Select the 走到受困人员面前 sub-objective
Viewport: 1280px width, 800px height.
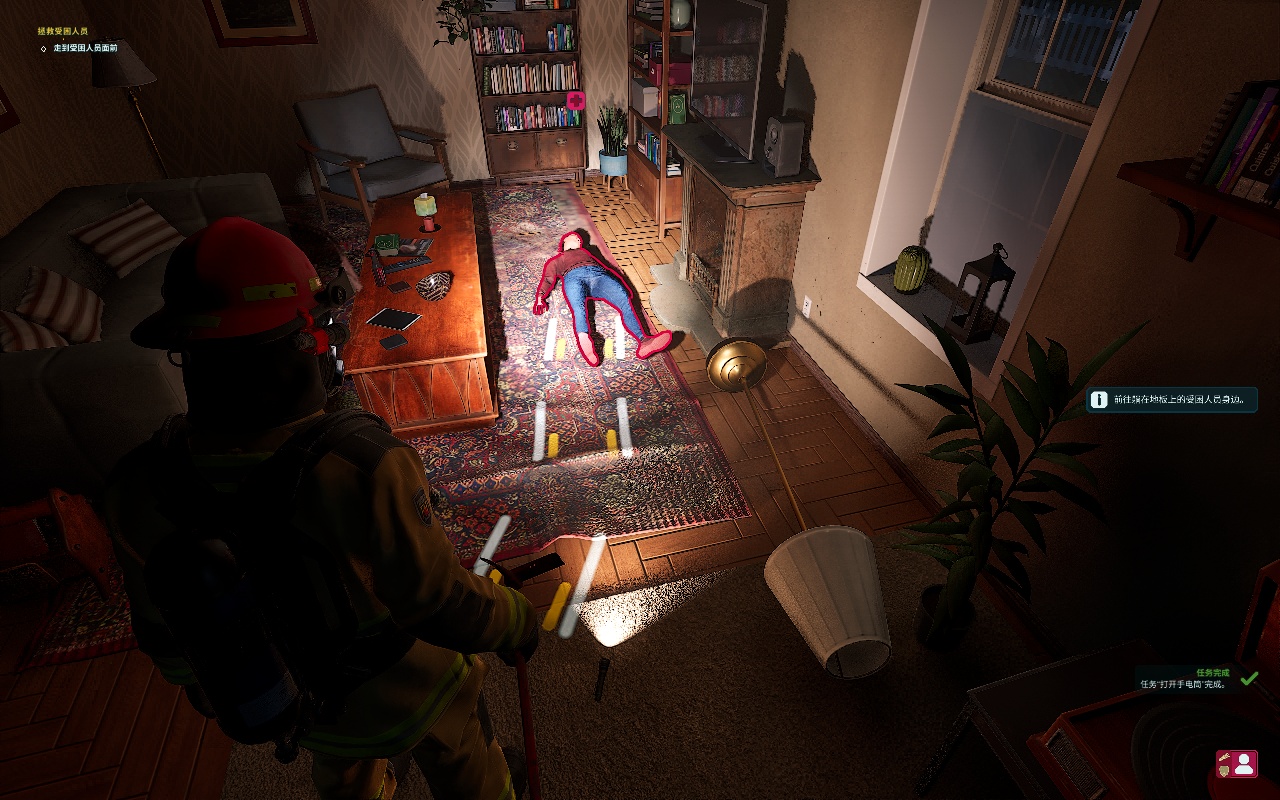[x=85, y=47]
